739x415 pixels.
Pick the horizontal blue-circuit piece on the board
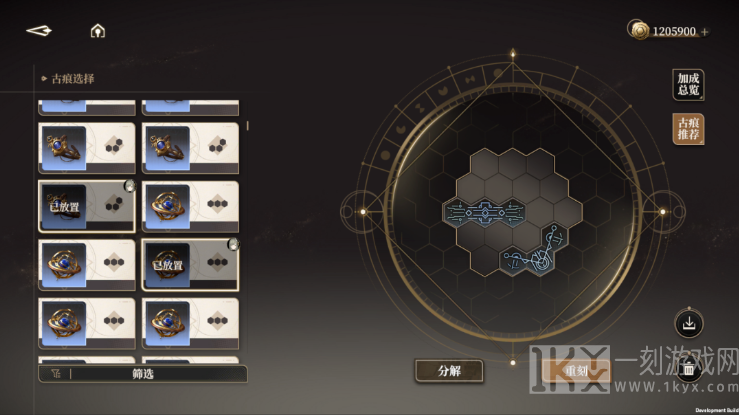coord(485,211)
